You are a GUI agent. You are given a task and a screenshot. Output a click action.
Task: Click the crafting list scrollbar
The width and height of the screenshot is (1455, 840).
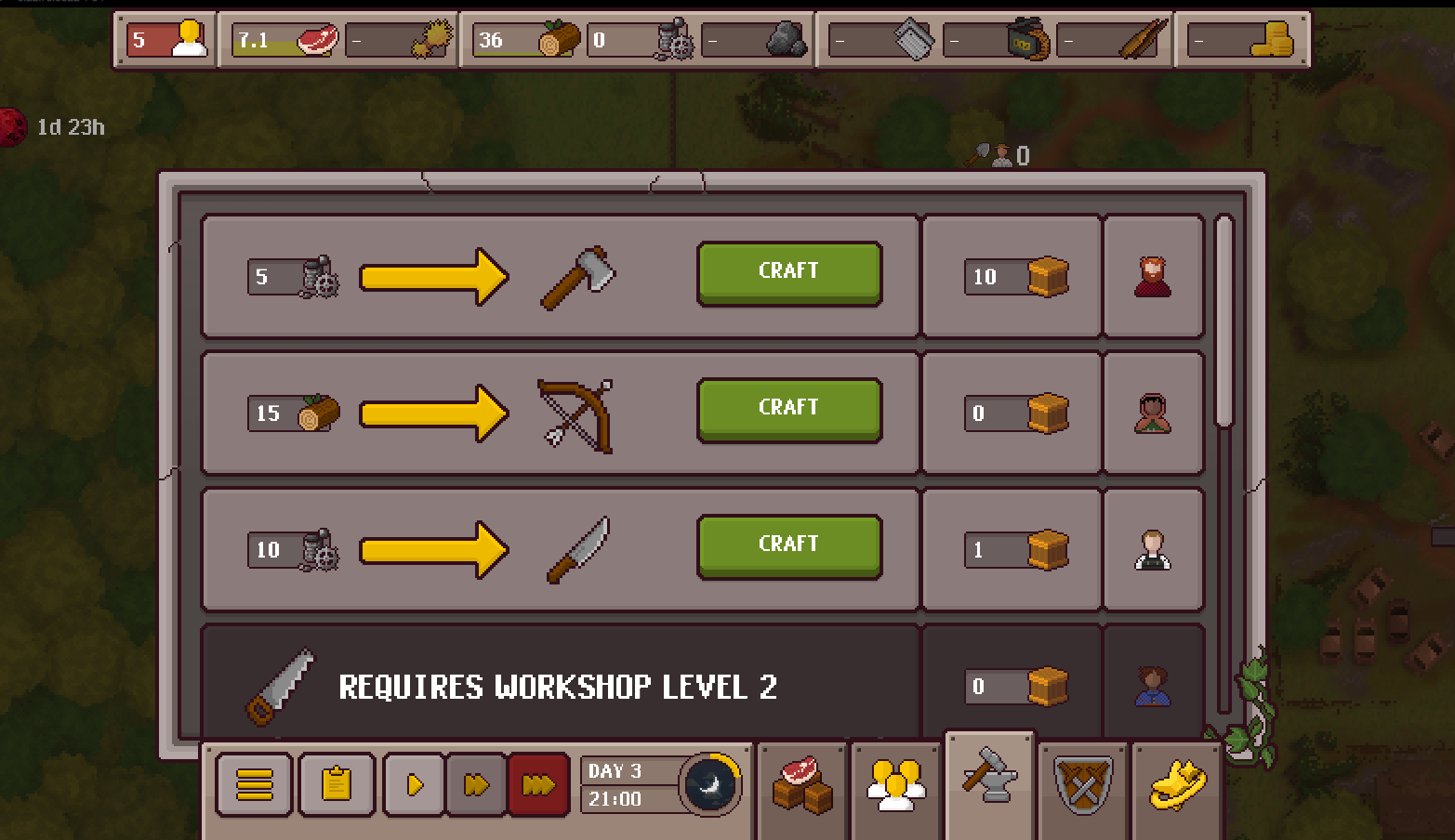1224,321
